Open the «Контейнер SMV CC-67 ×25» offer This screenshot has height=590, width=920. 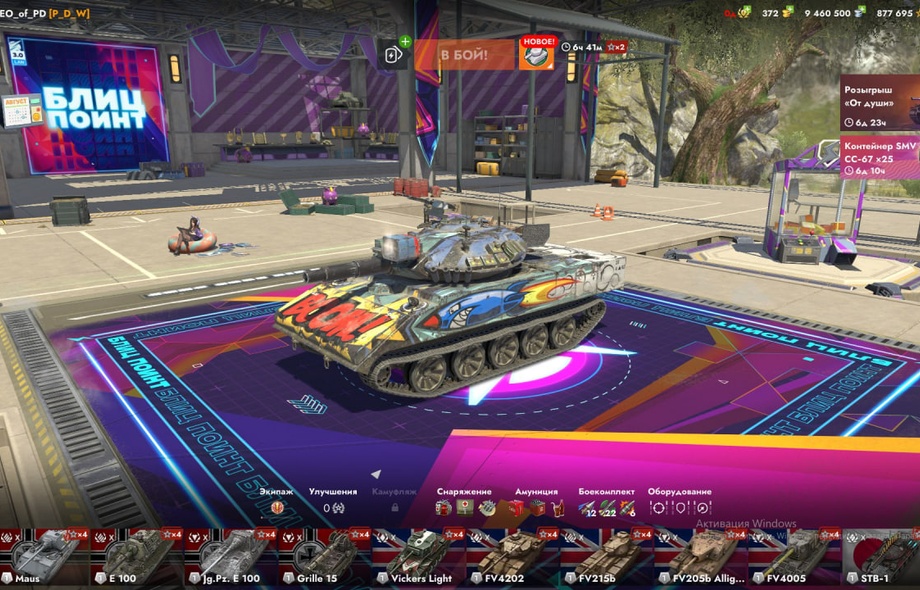pos(880,157)
